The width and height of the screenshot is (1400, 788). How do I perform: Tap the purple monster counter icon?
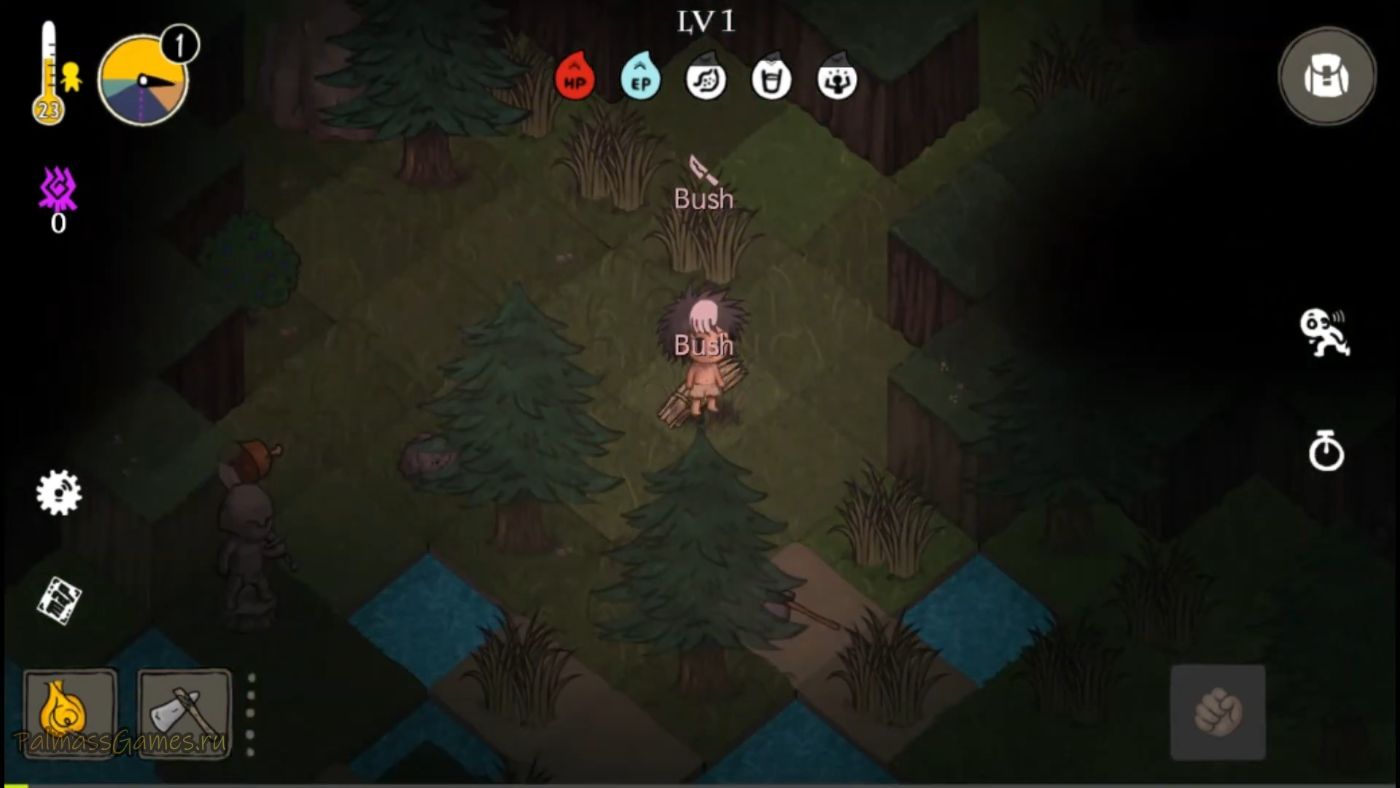click(58, 190)
